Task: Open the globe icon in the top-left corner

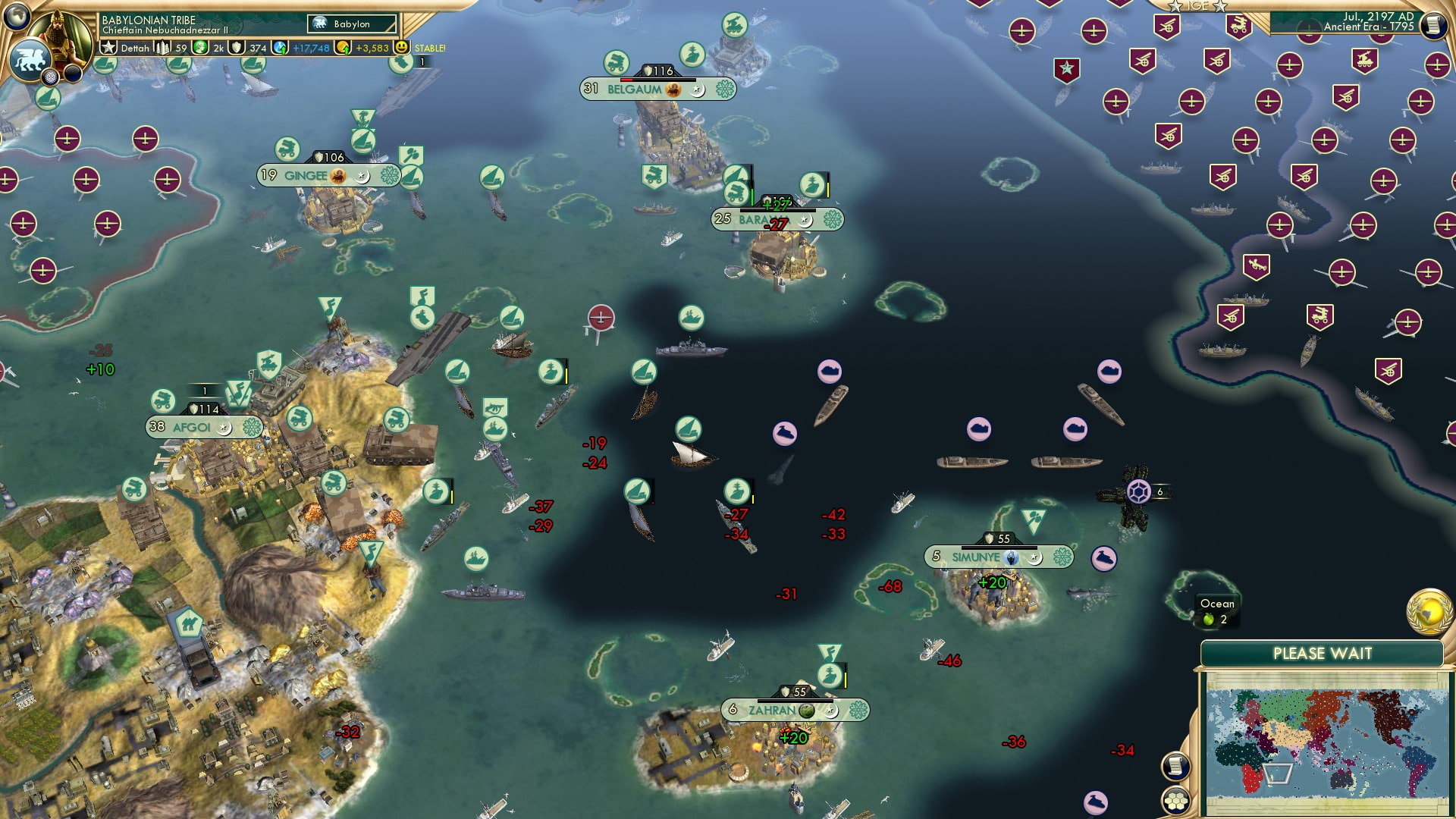Action: coord(17,16)
